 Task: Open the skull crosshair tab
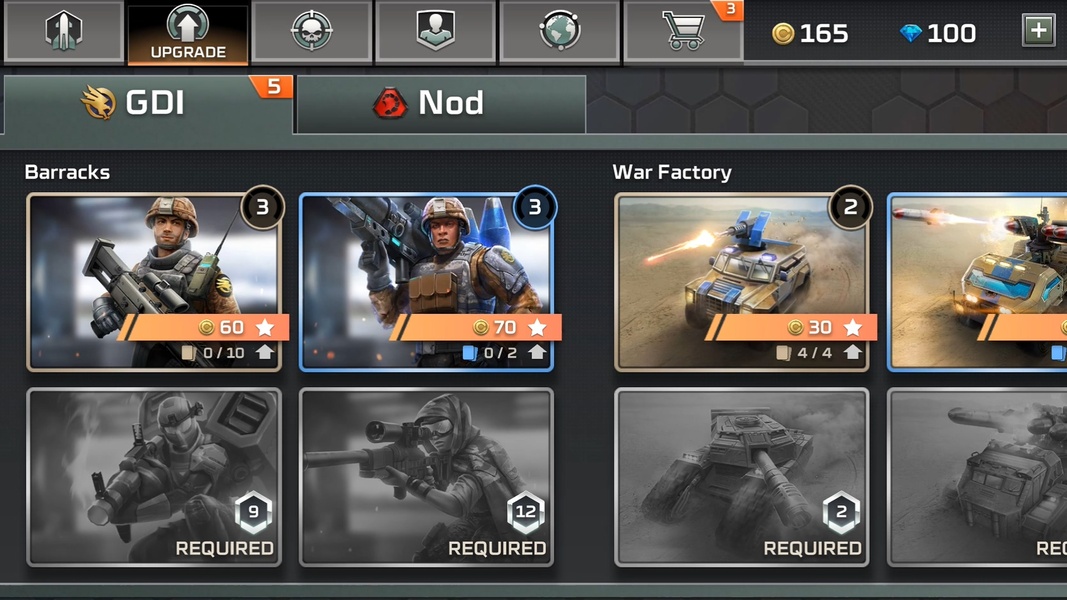(x=312, y=31)
